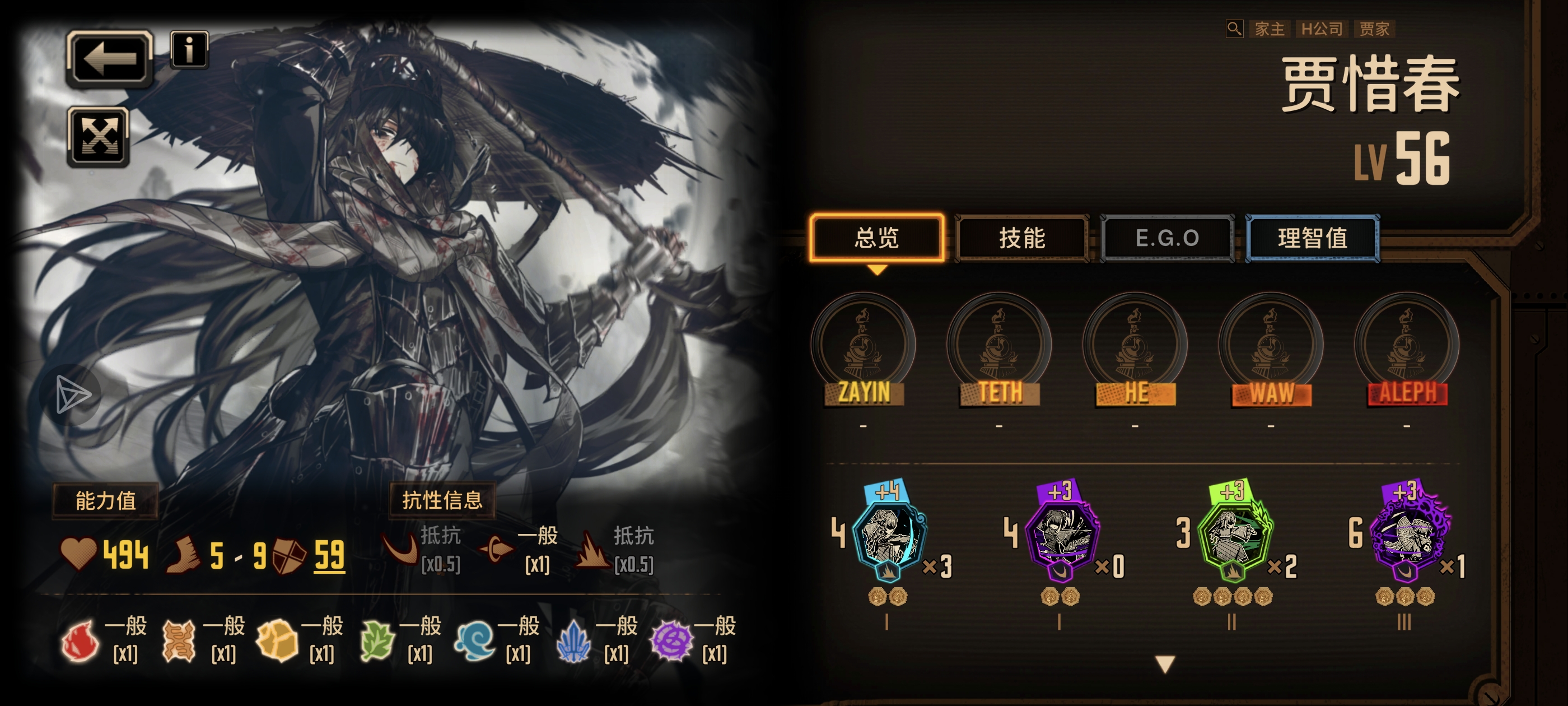Select the ZAYIN E.G.O slot

864,347
